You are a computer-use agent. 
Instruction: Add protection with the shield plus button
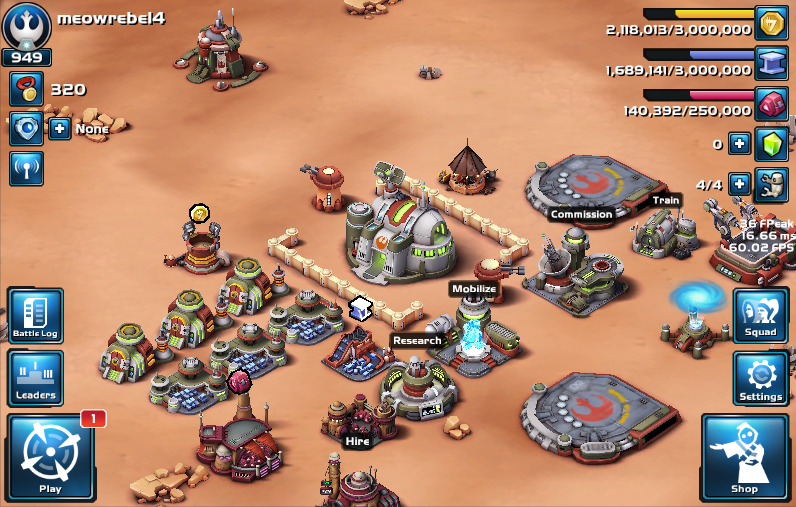[60, 129]
